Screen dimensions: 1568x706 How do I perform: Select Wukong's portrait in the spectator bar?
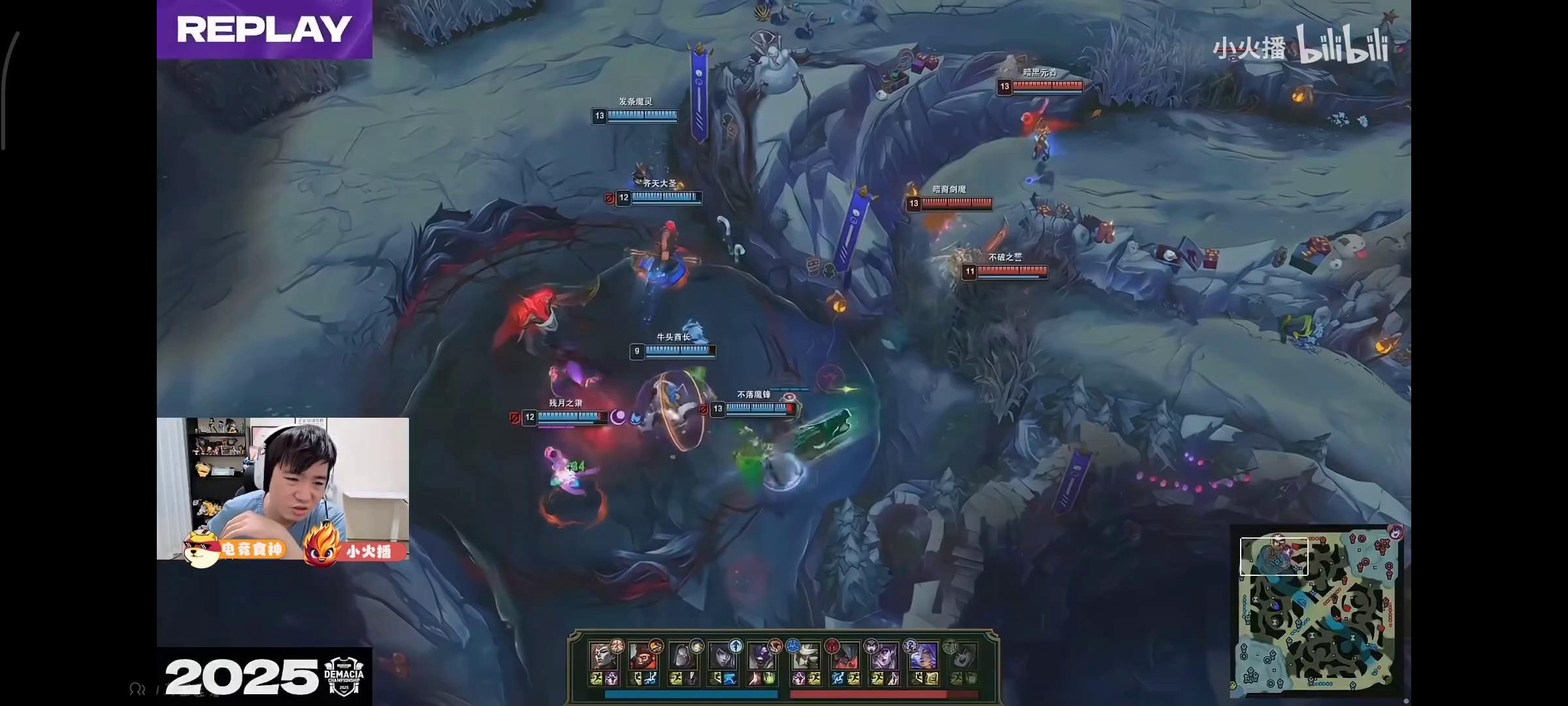click(643, 656)
